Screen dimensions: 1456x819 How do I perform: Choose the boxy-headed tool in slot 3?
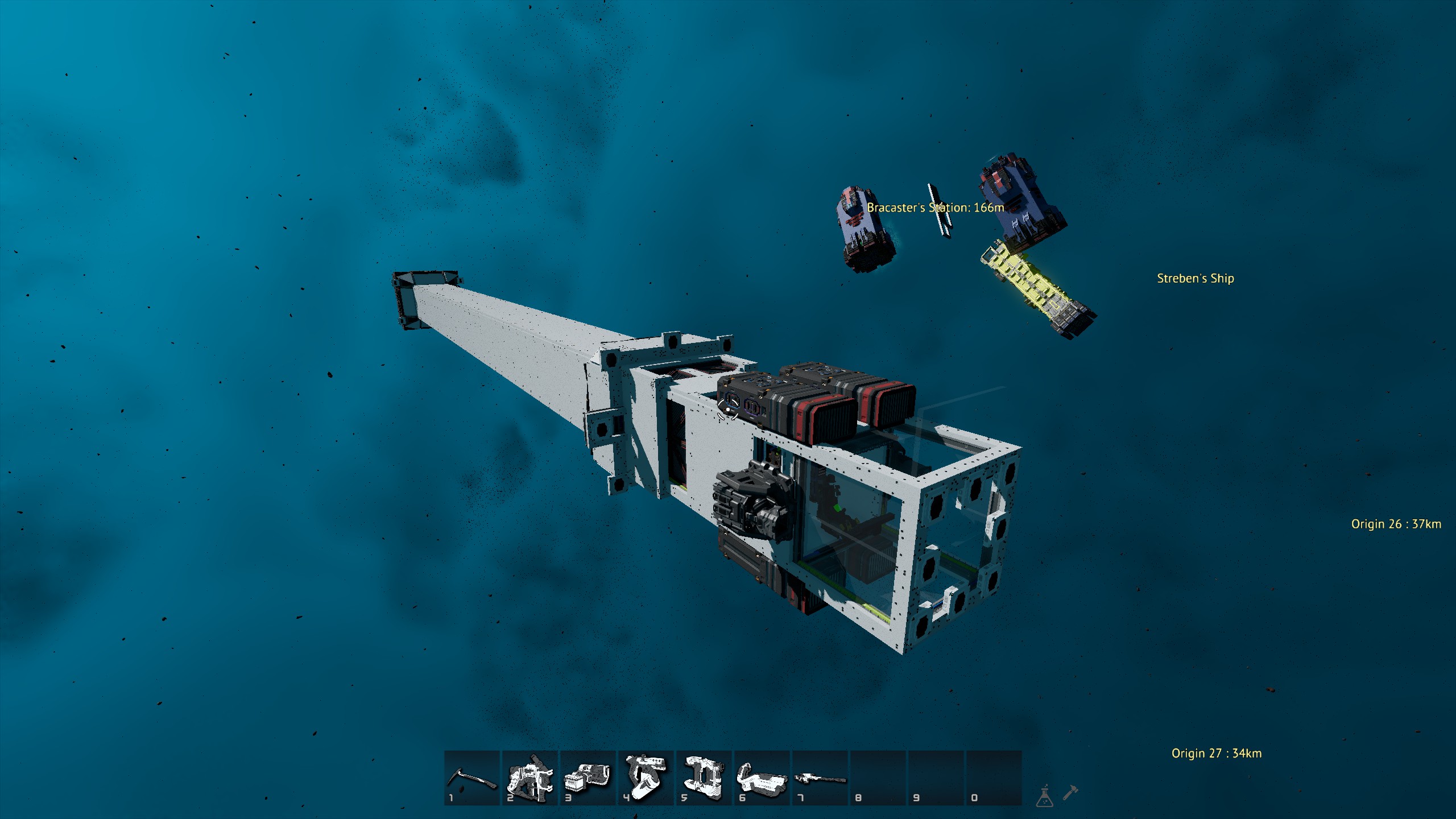click(x=588, y=777)
